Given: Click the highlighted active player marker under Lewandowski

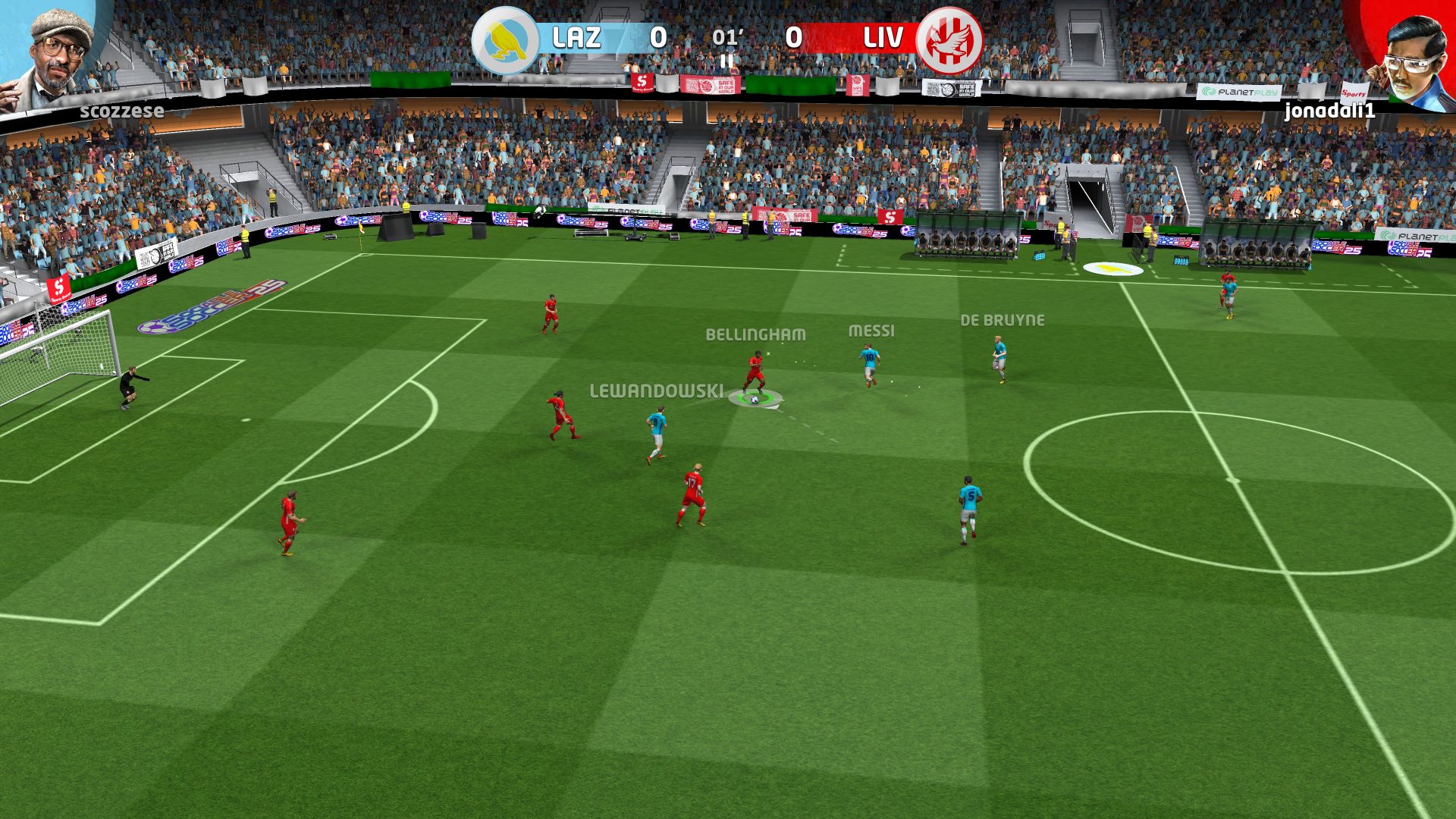Looking at the screenshot, I should coord(755,398).
